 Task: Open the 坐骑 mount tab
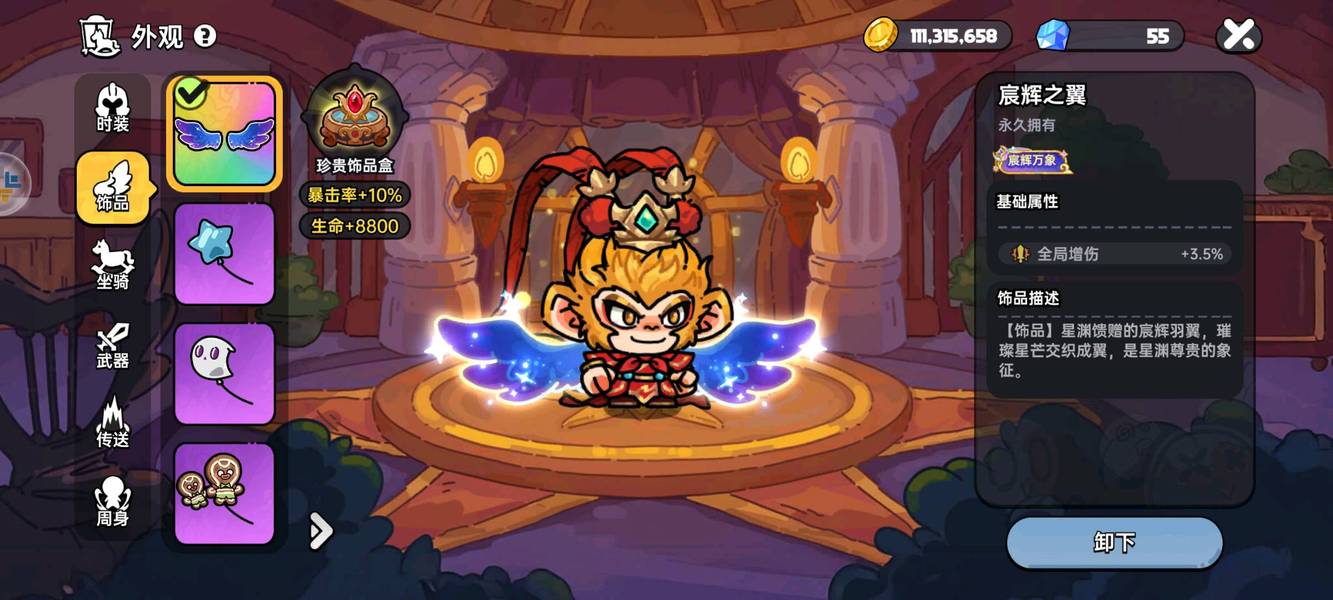point(113,265)
